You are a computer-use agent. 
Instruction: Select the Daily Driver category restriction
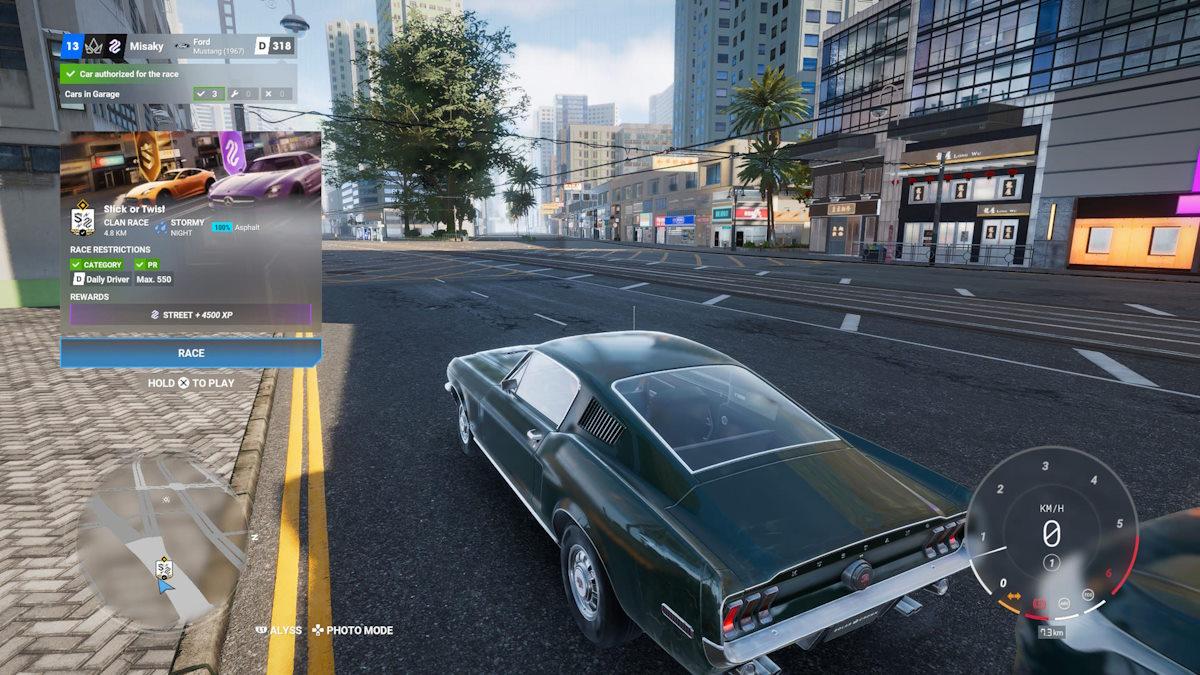coord(101,280)
